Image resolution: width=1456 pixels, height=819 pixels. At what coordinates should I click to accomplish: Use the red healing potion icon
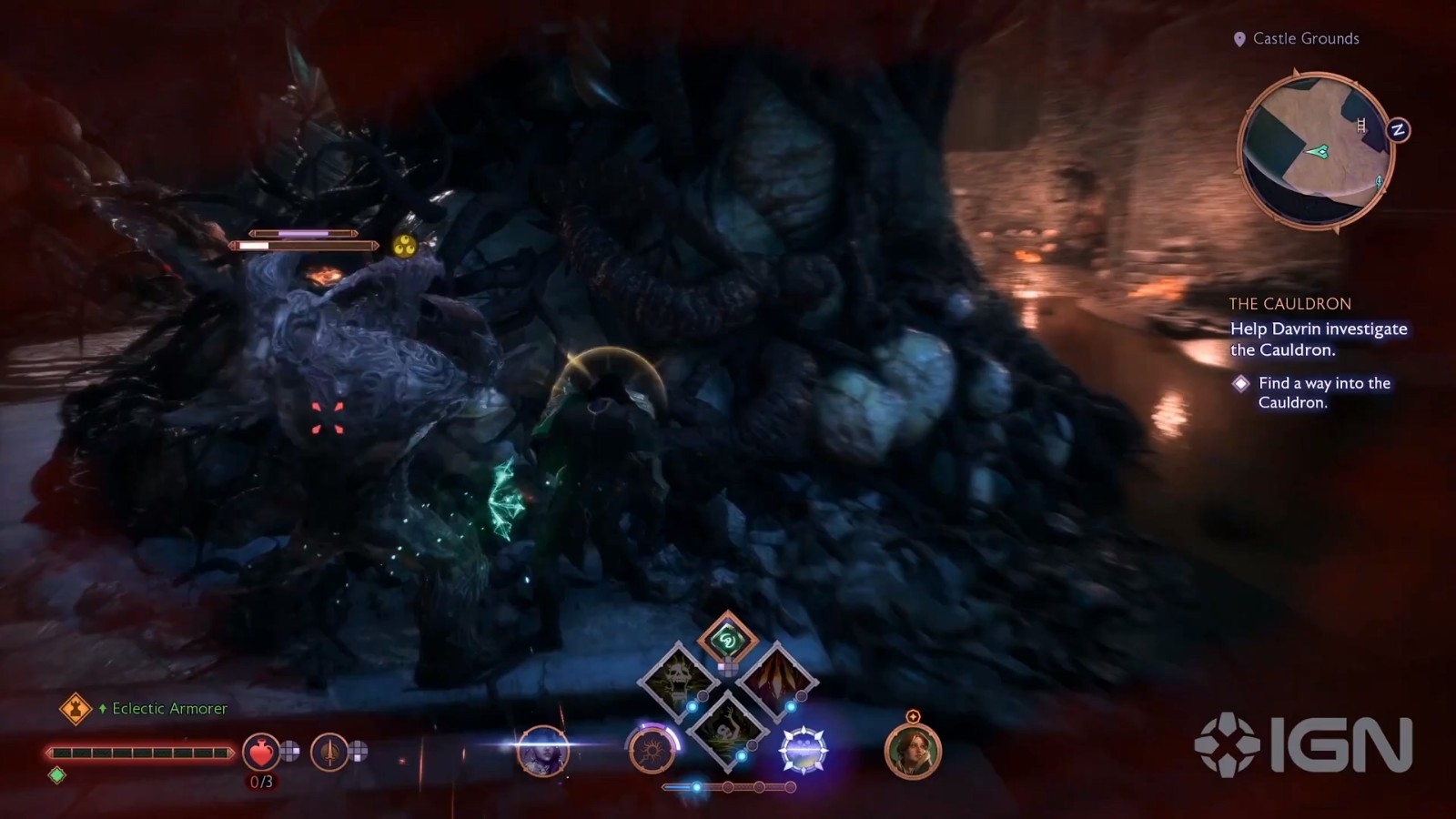point(261,752)
